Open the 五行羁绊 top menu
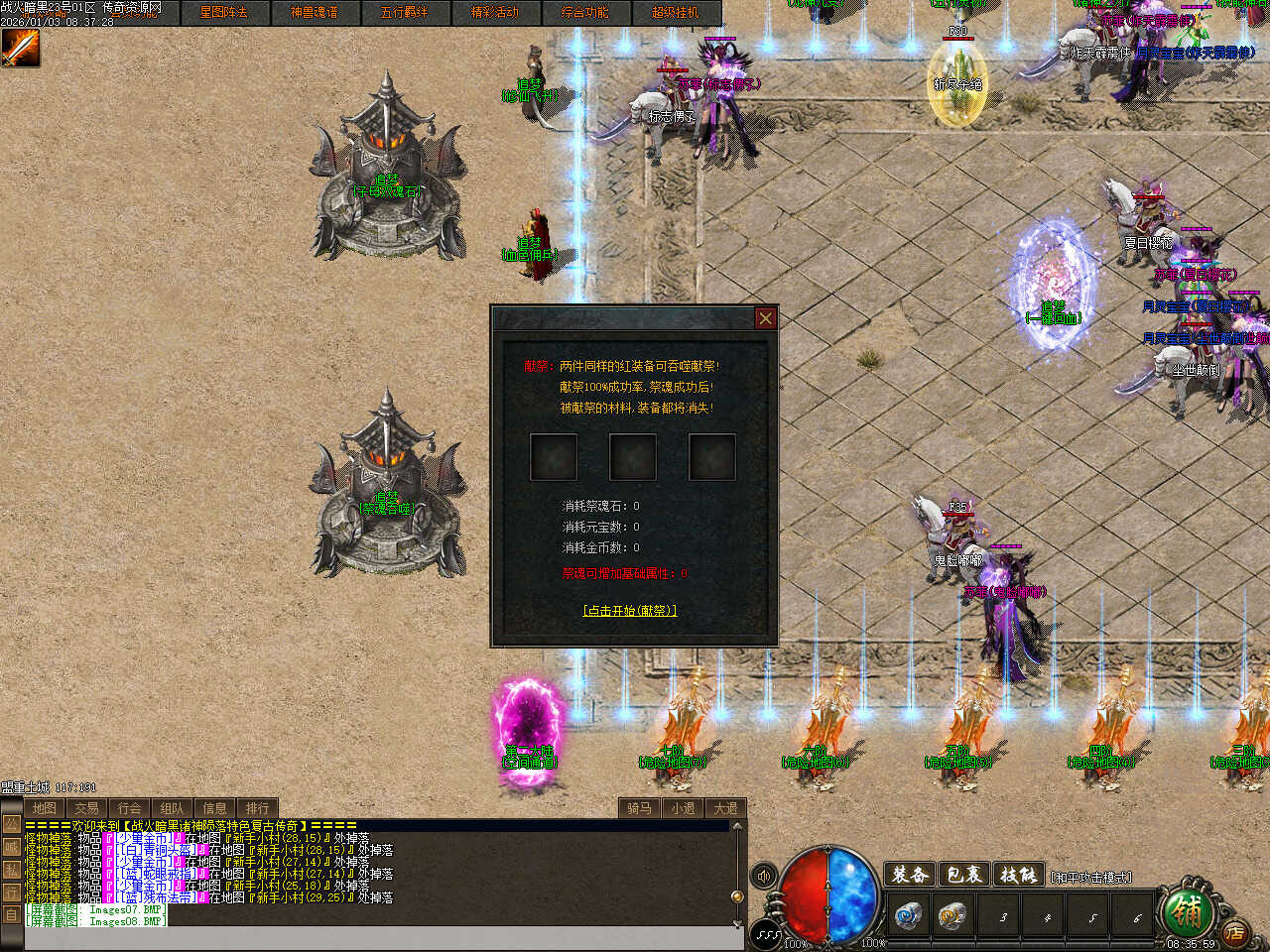The width and height of the screenshot is (1270, 952). pyautogui.click(x=404, y=13)
